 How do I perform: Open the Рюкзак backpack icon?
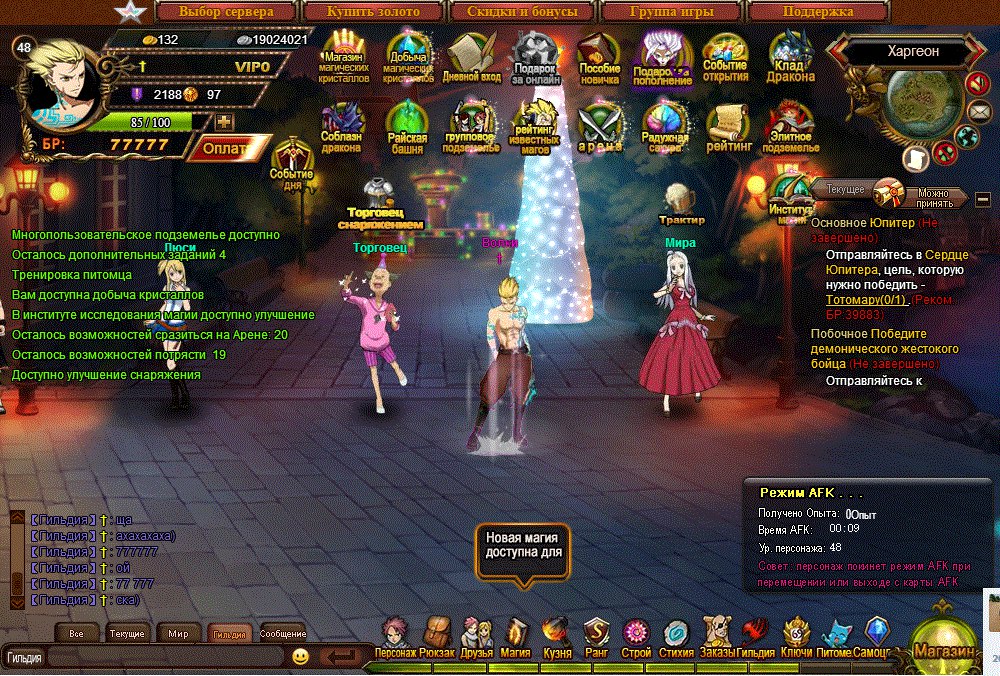(436, 637)
